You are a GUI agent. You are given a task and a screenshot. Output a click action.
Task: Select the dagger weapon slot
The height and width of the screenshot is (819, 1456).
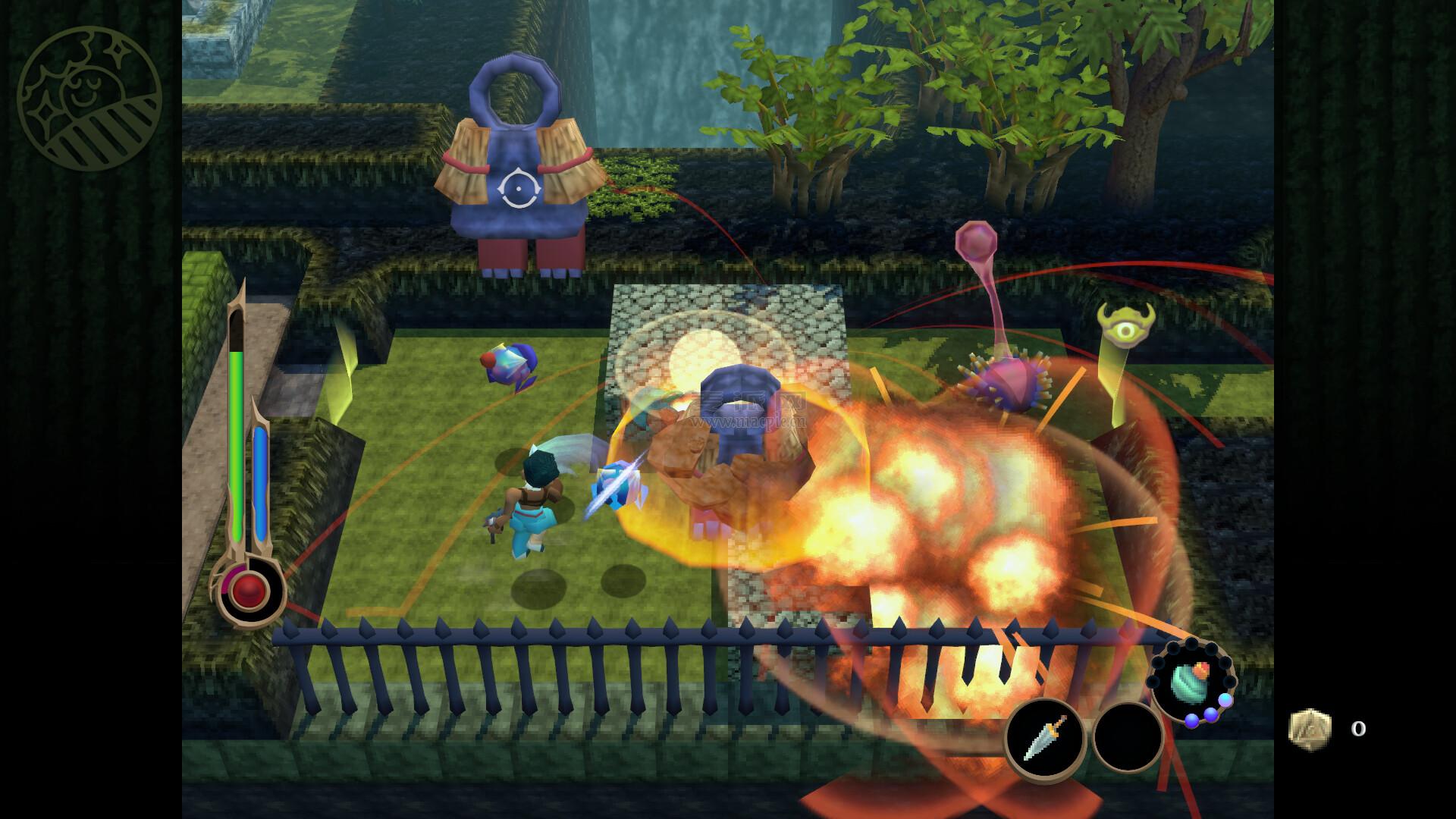[1045, 737]
